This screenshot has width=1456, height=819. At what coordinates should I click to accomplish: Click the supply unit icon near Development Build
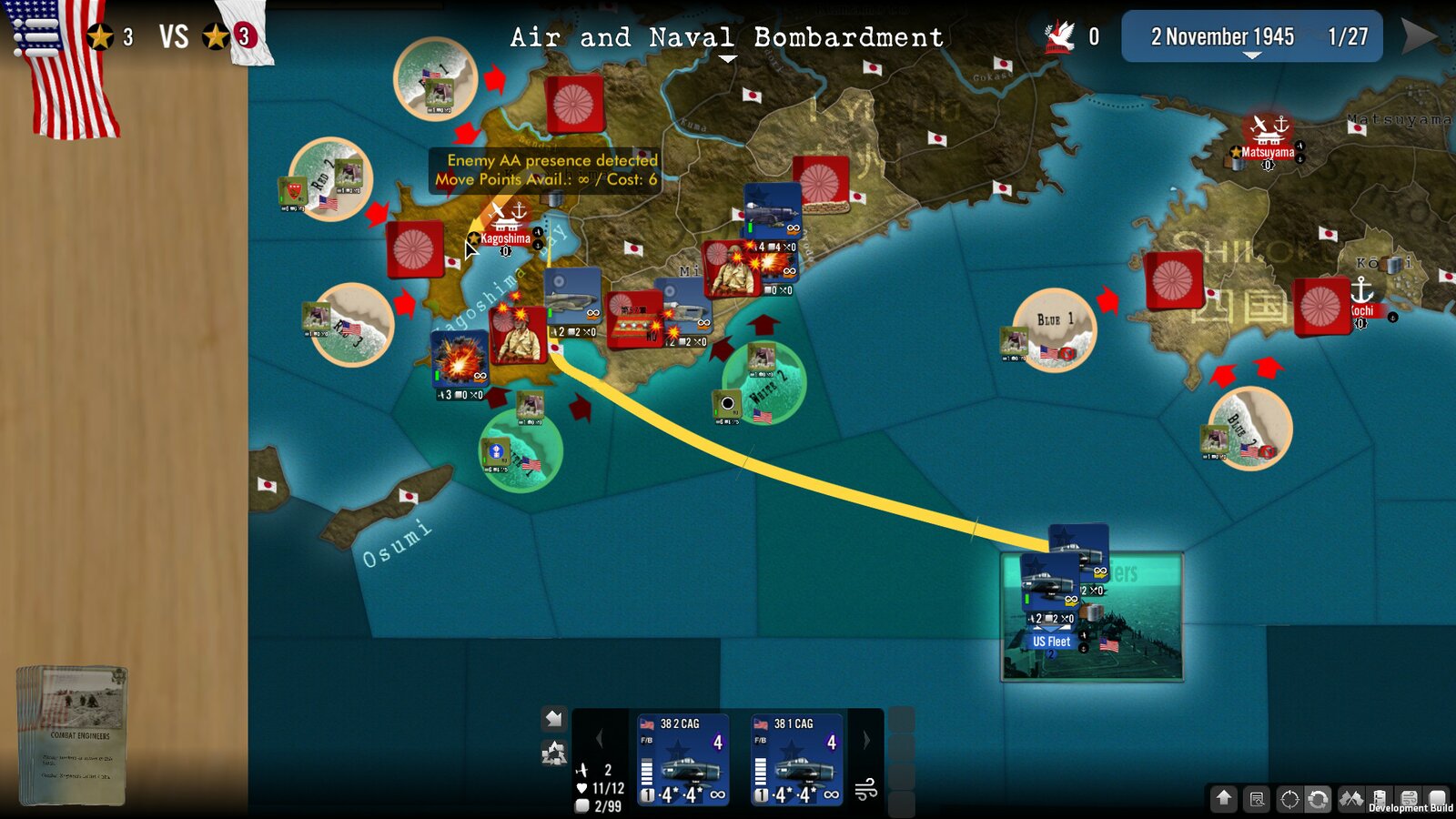[x=1381, y=799]
